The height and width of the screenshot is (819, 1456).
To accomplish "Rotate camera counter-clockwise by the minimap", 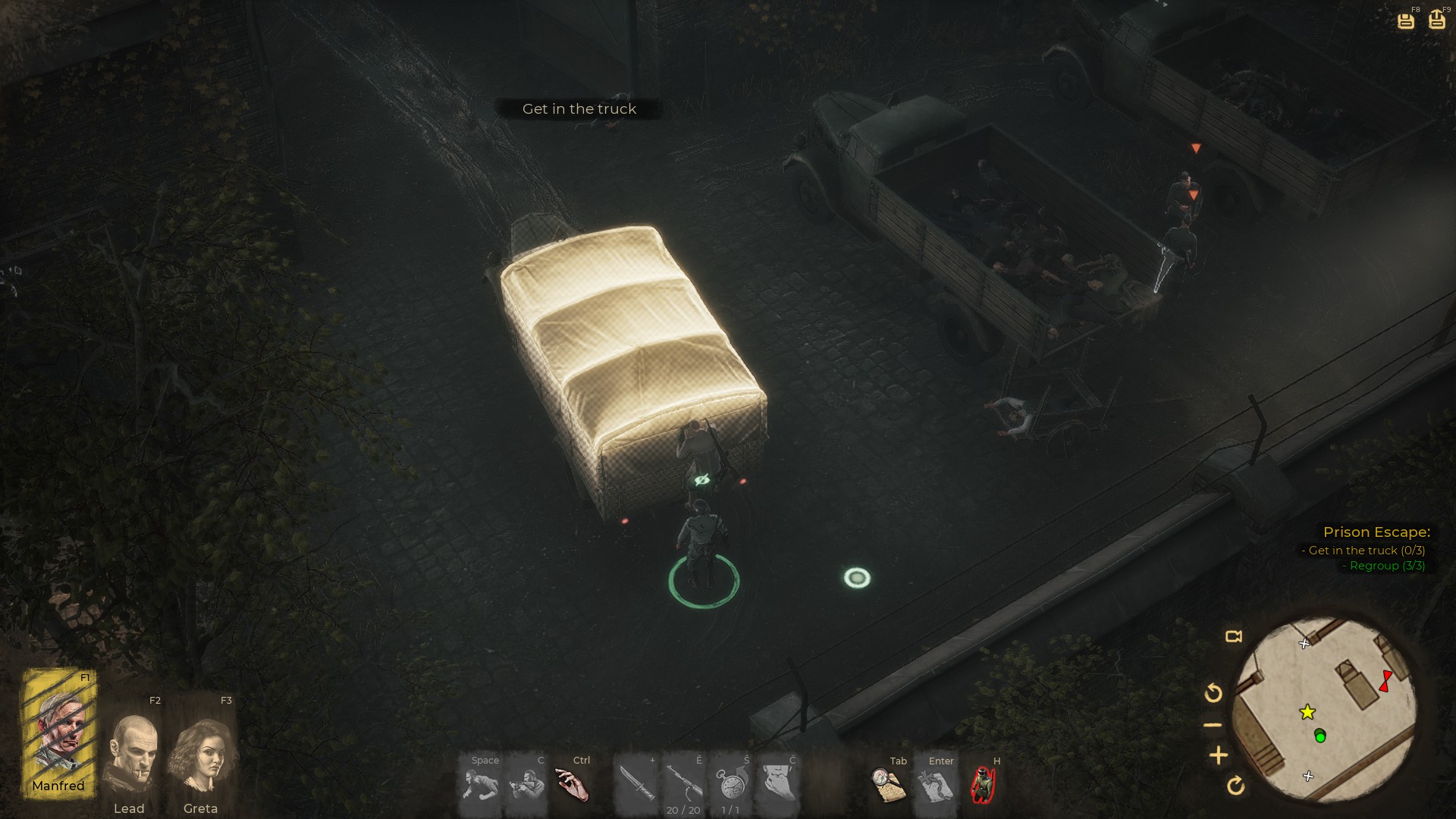I will point(1213,692).
